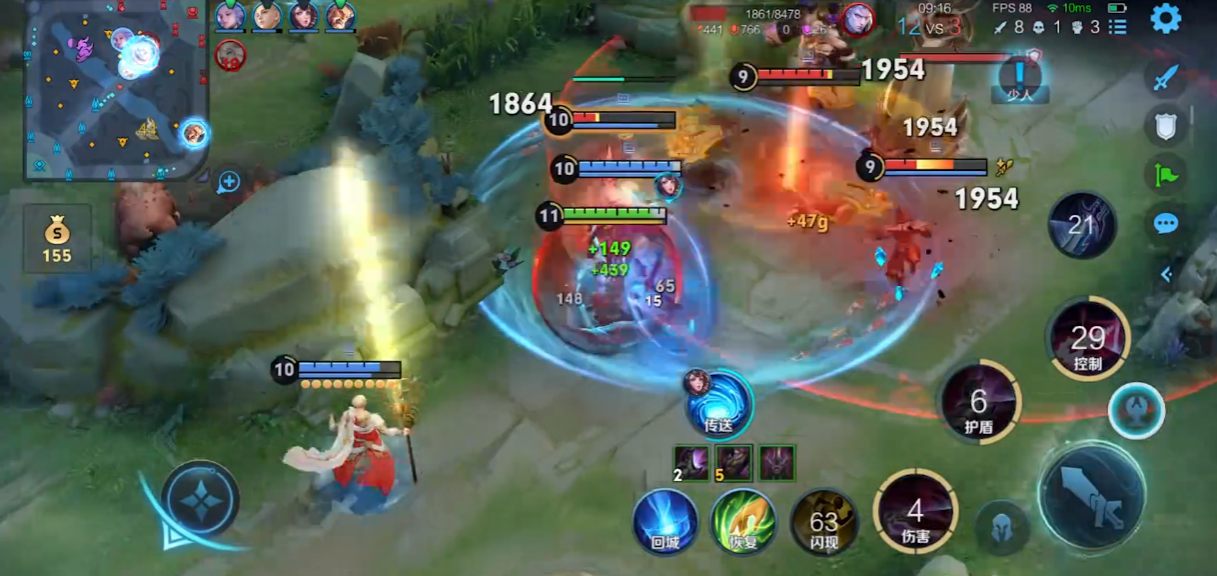Image resolution: width=1217 pixels, height=576 pixels.
Task: Cast the 护盾 shield skill
Action: [x=978, y=404]
